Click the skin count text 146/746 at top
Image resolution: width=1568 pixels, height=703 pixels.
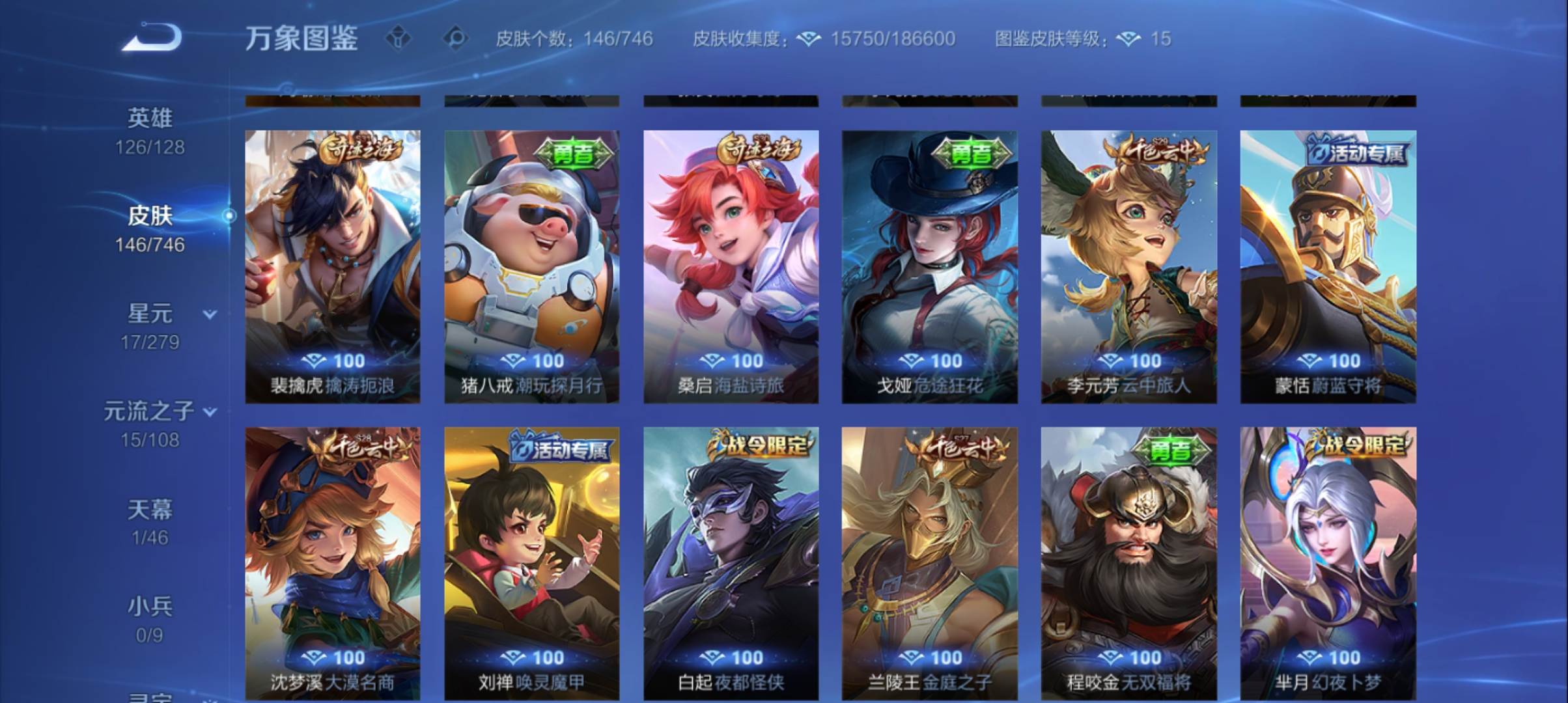point(615,39)
